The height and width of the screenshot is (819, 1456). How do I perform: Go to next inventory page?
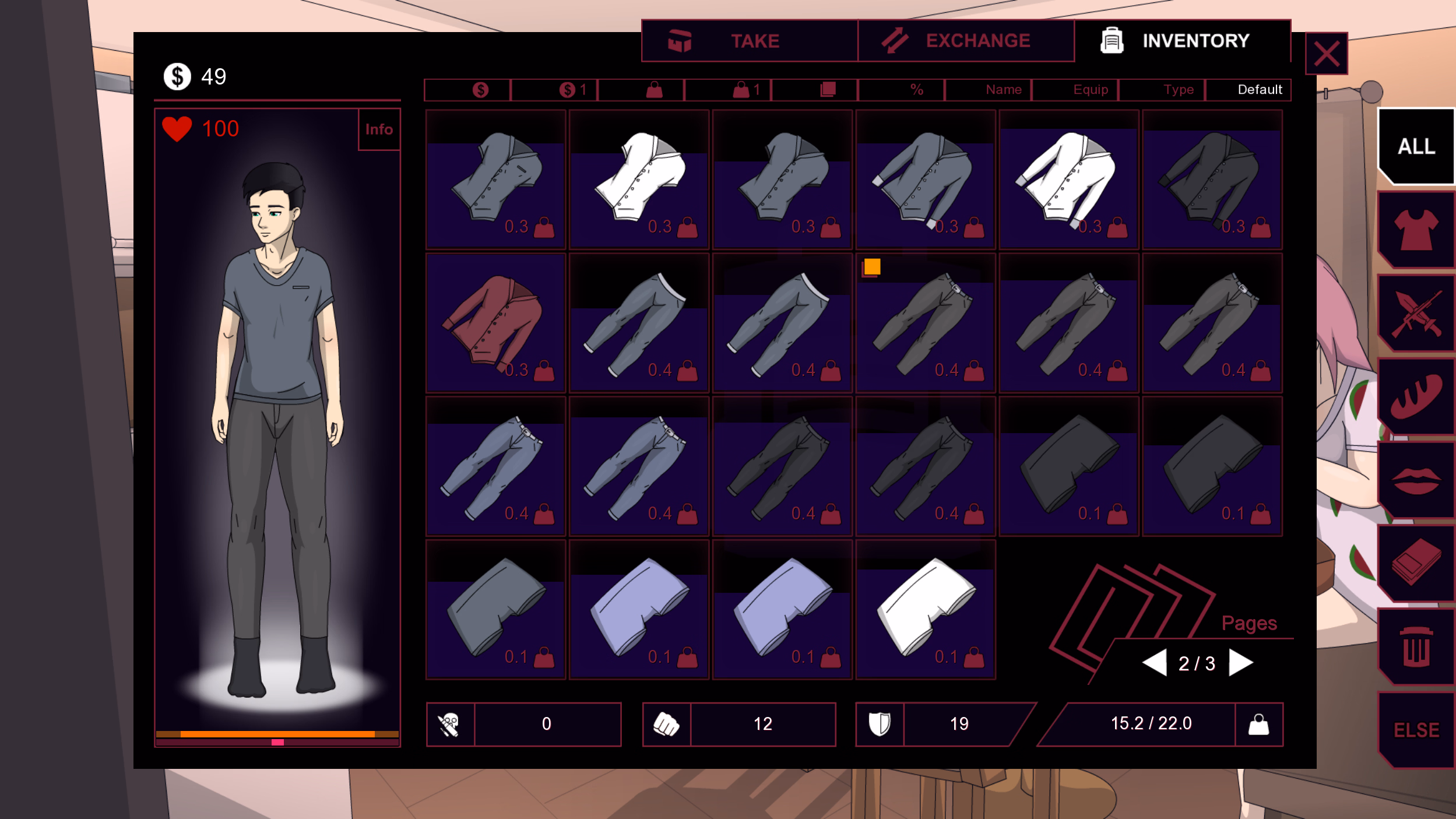click(1240, 662)
